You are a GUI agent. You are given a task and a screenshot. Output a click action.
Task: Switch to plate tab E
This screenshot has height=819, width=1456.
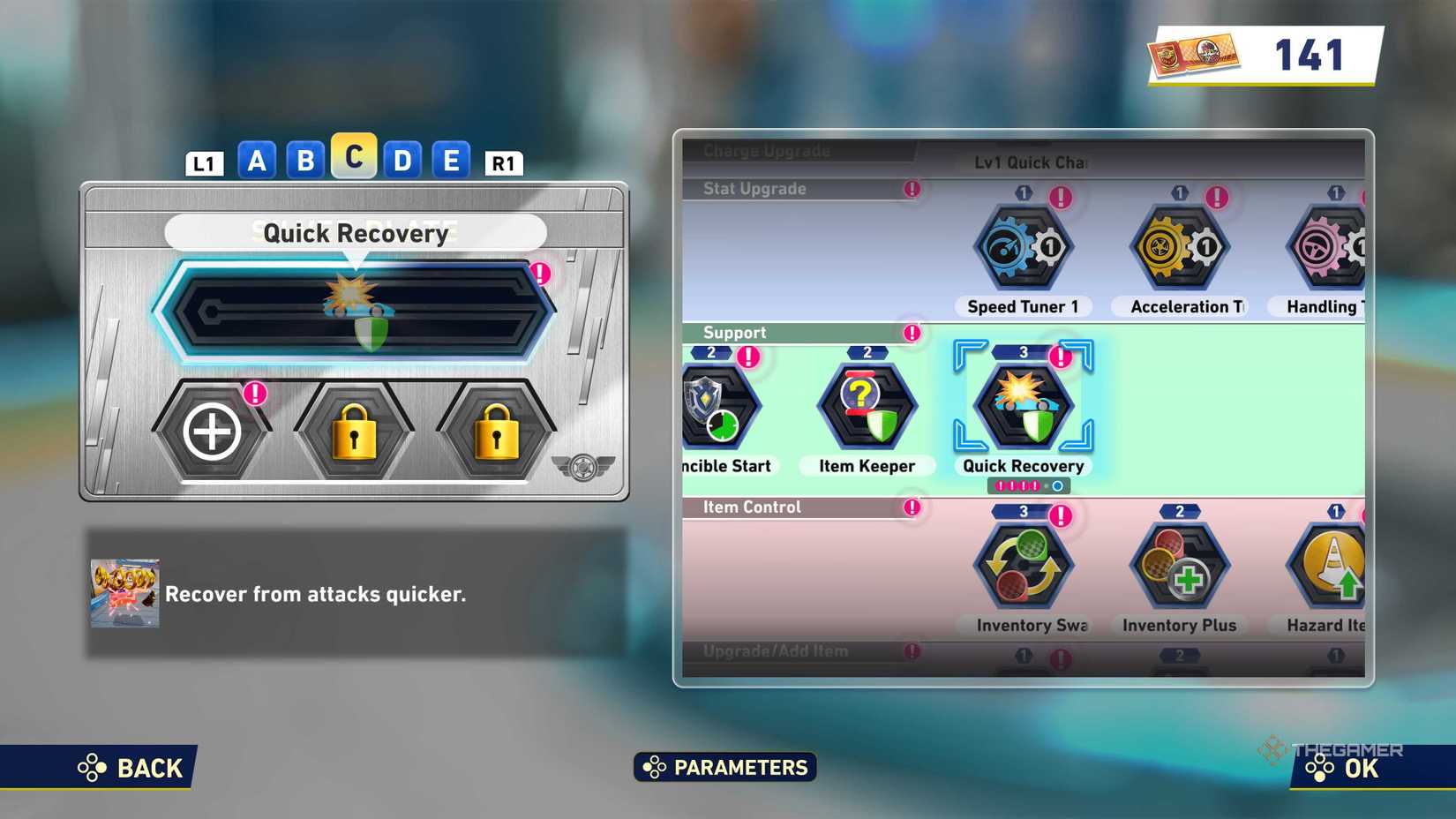click(x=451, y=161)
